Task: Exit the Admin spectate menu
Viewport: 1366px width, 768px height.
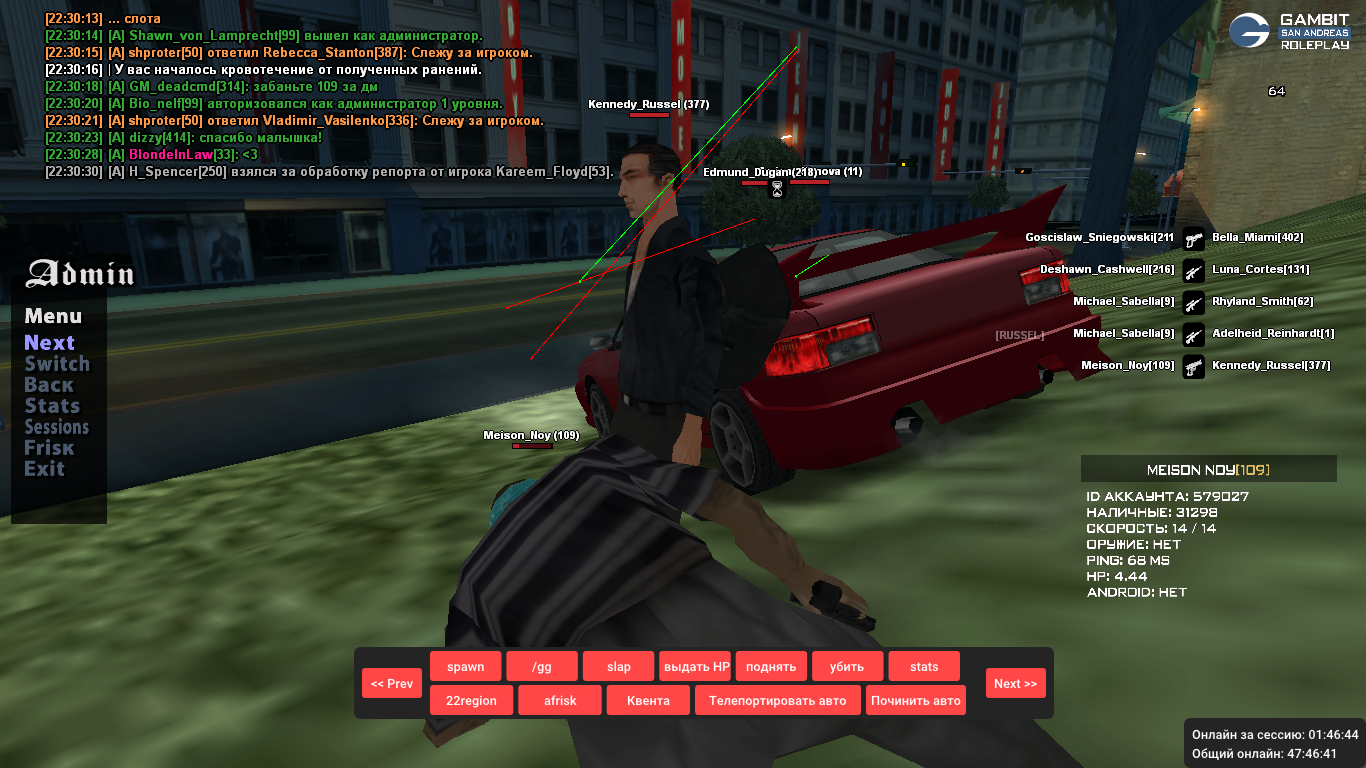Action: coord(44,469)
